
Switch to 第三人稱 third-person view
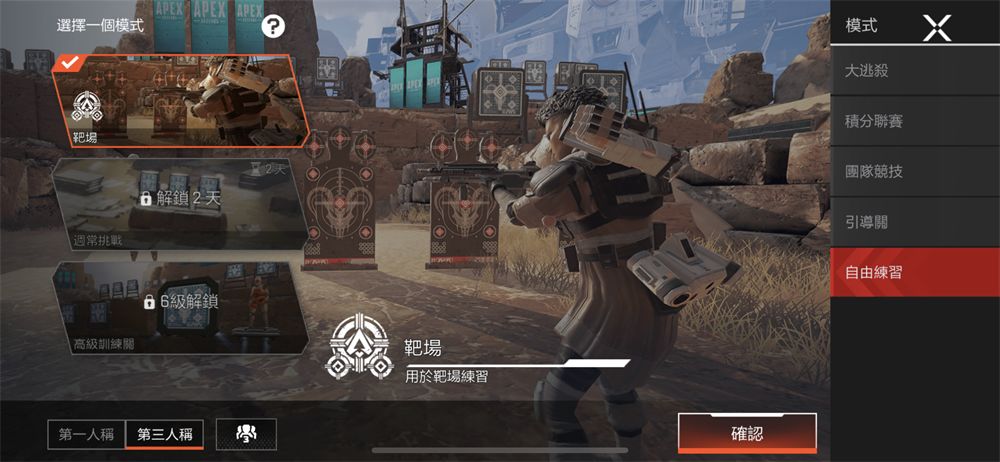[165, 434]
